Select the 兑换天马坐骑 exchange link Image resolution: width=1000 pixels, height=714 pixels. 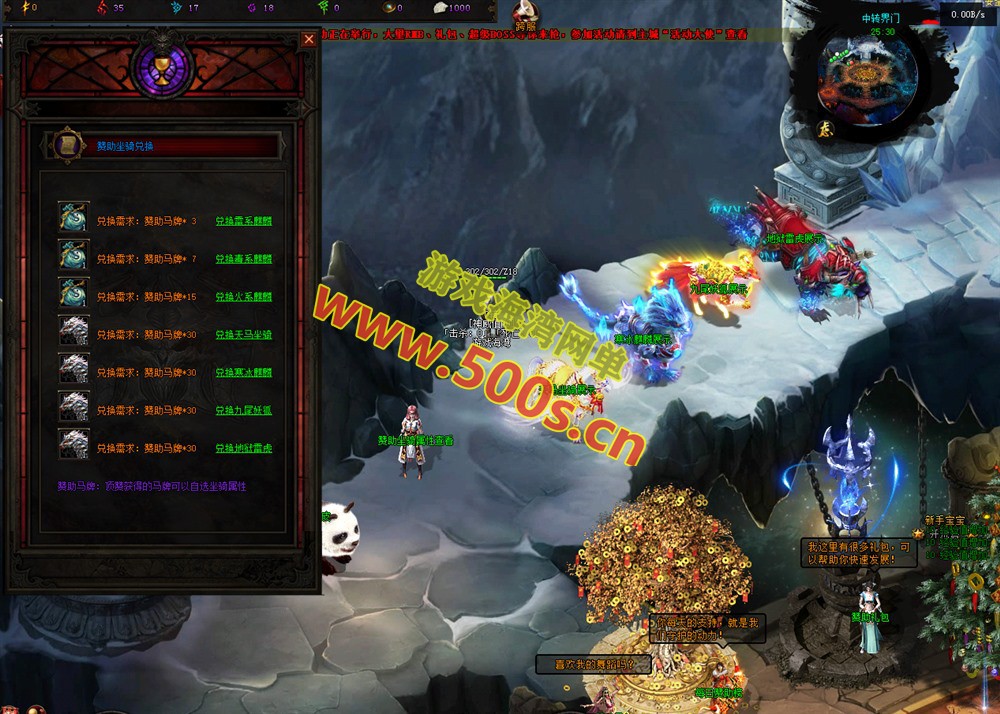click(x=243, y=335)
